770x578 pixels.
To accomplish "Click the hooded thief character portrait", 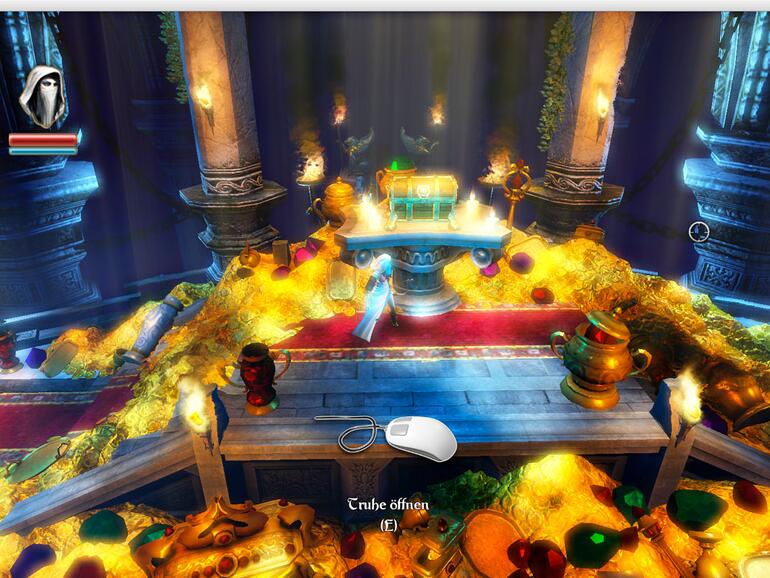I will pos(42,96).
